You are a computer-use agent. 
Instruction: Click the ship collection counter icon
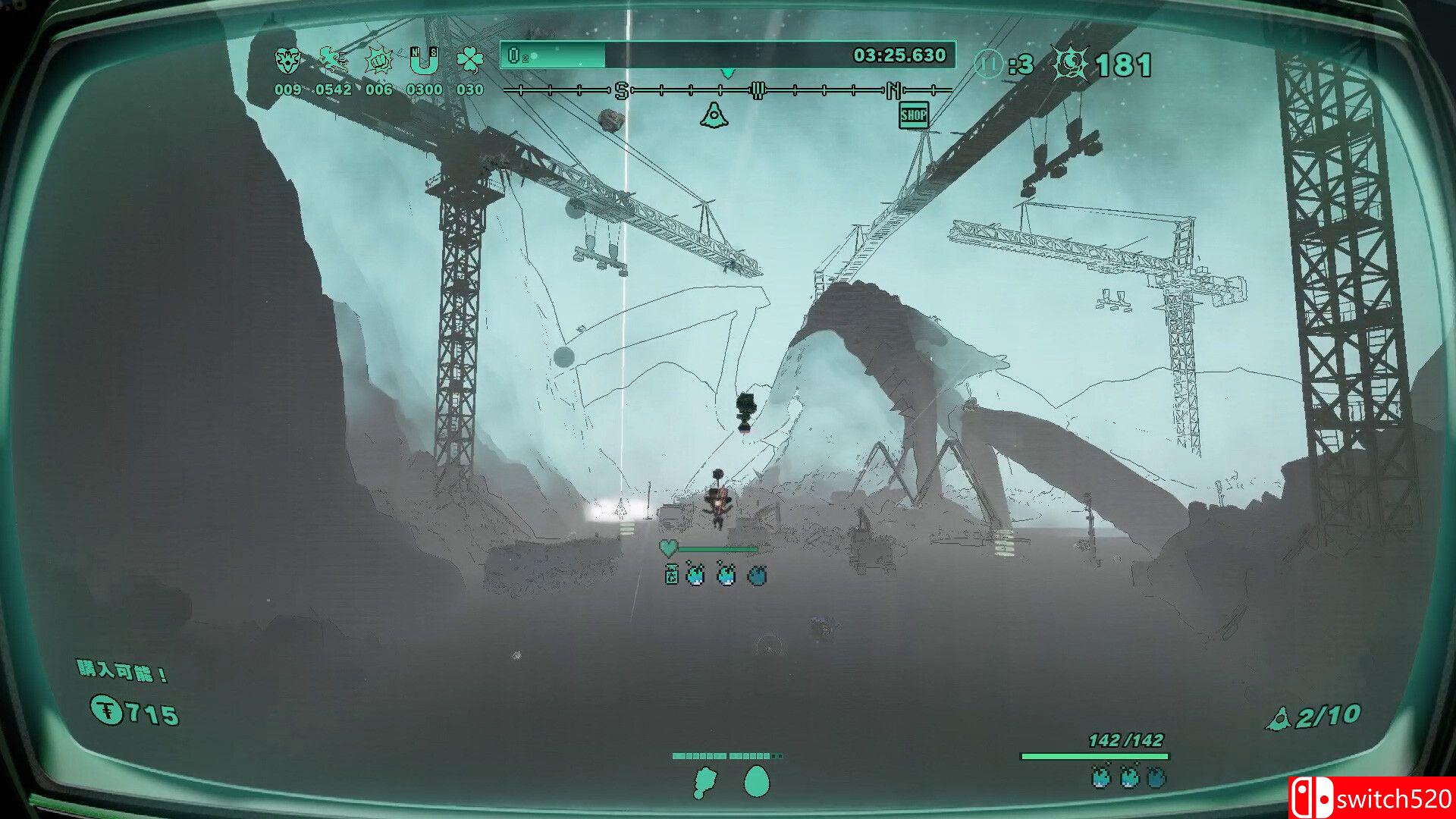[1279, 718]
